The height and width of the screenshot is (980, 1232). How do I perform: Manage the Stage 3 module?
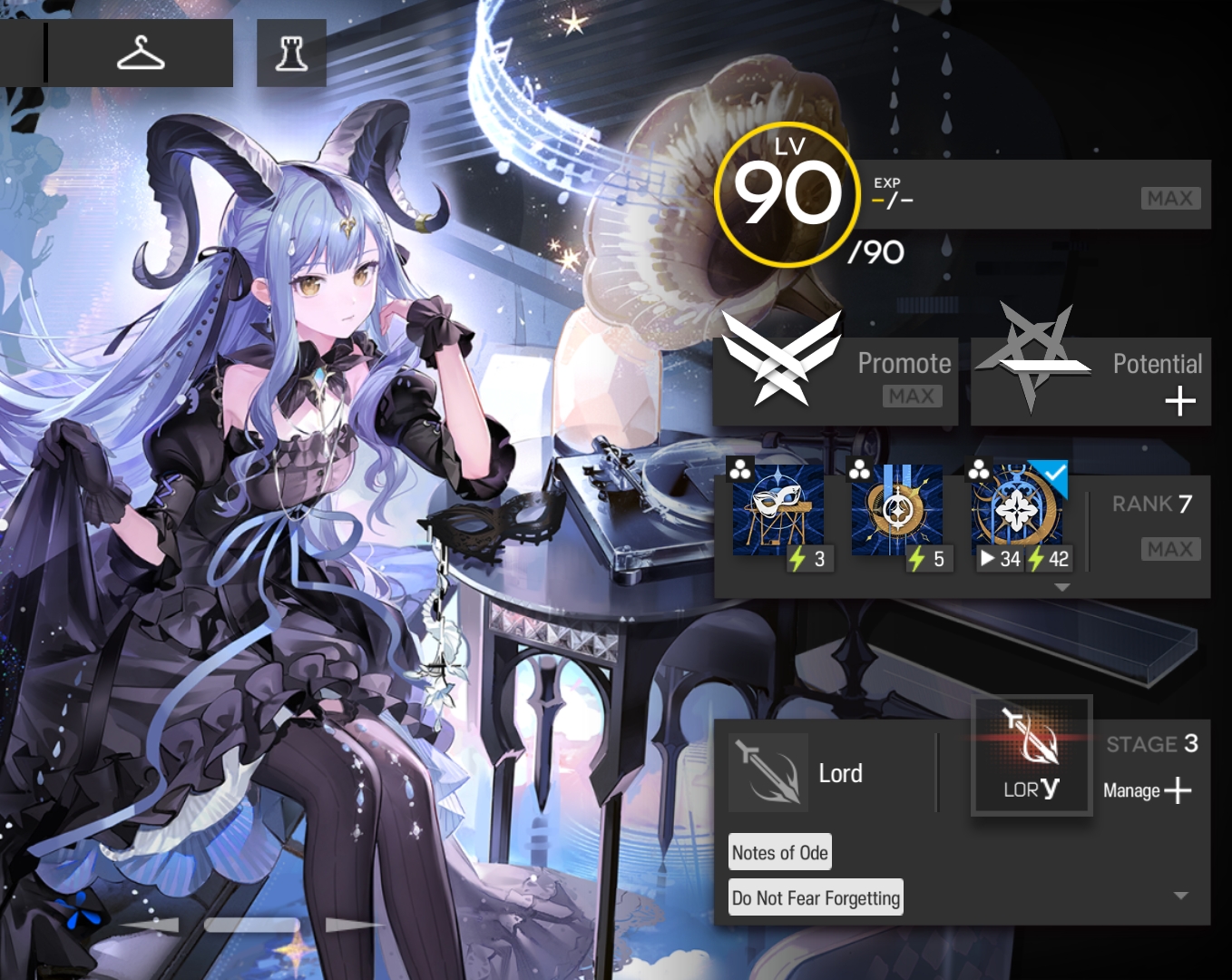pos(1149,789)
